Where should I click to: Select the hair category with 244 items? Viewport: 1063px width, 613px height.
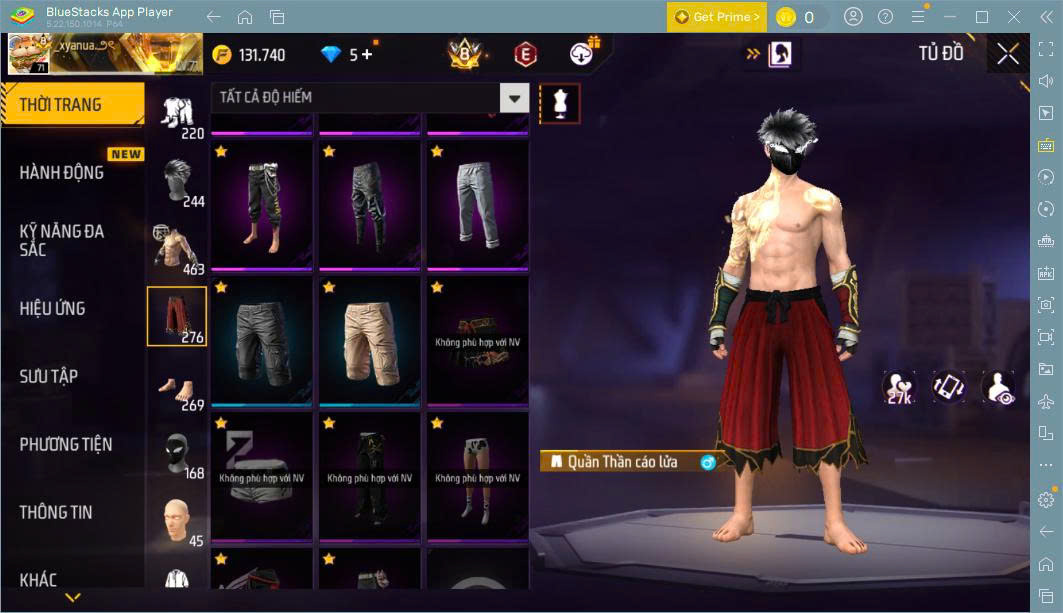pos(178,182)
